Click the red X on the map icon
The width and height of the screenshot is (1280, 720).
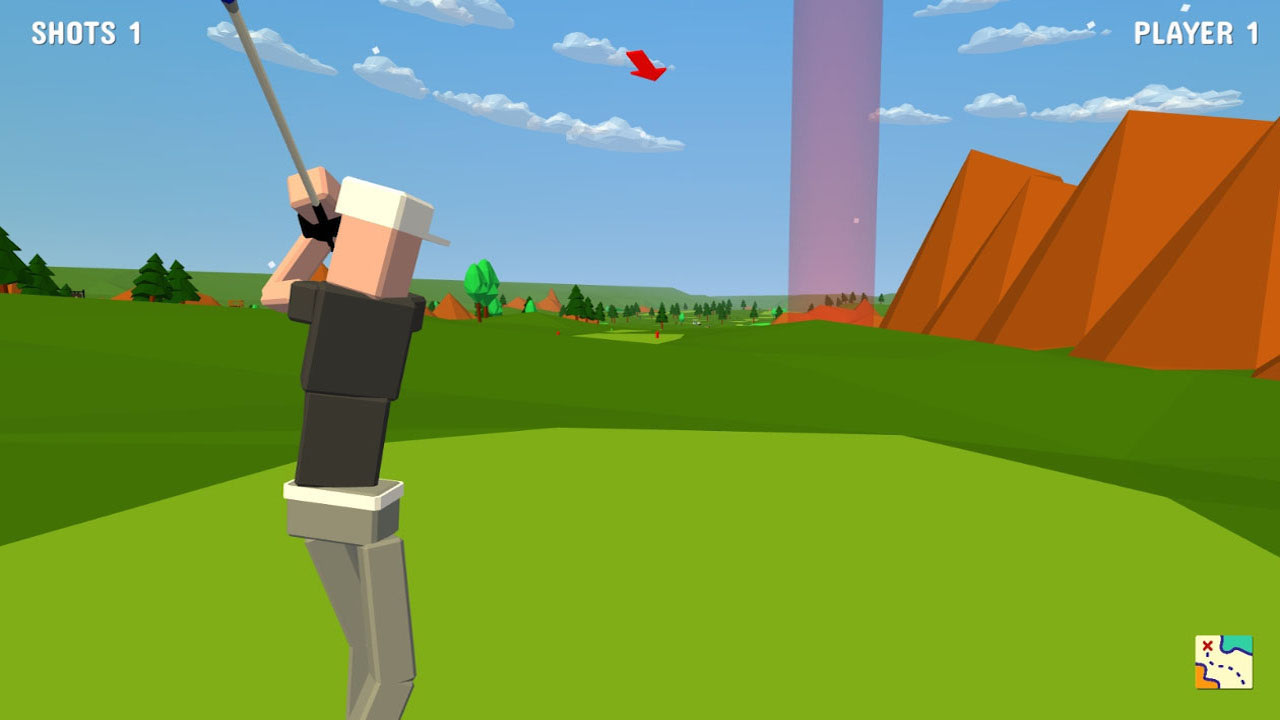point(1207,645)
